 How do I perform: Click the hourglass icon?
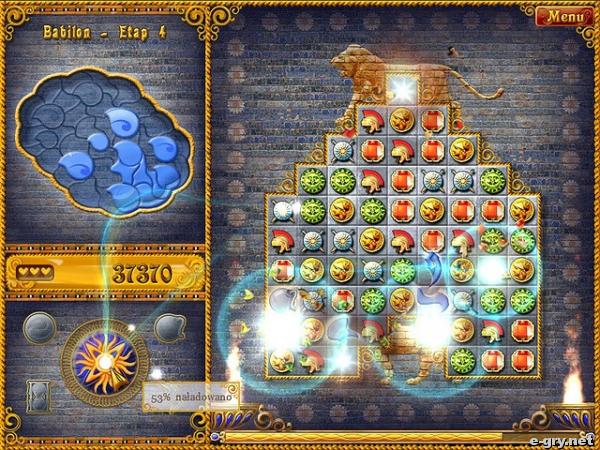pyautogui.click(x=36, y=395)
